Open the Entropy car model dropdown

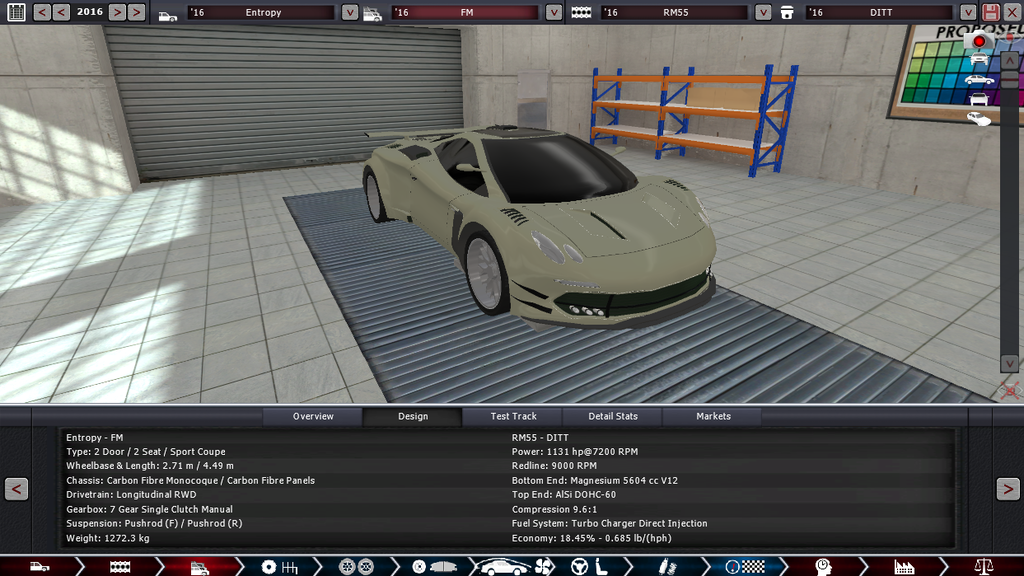(x=349, y=12)
